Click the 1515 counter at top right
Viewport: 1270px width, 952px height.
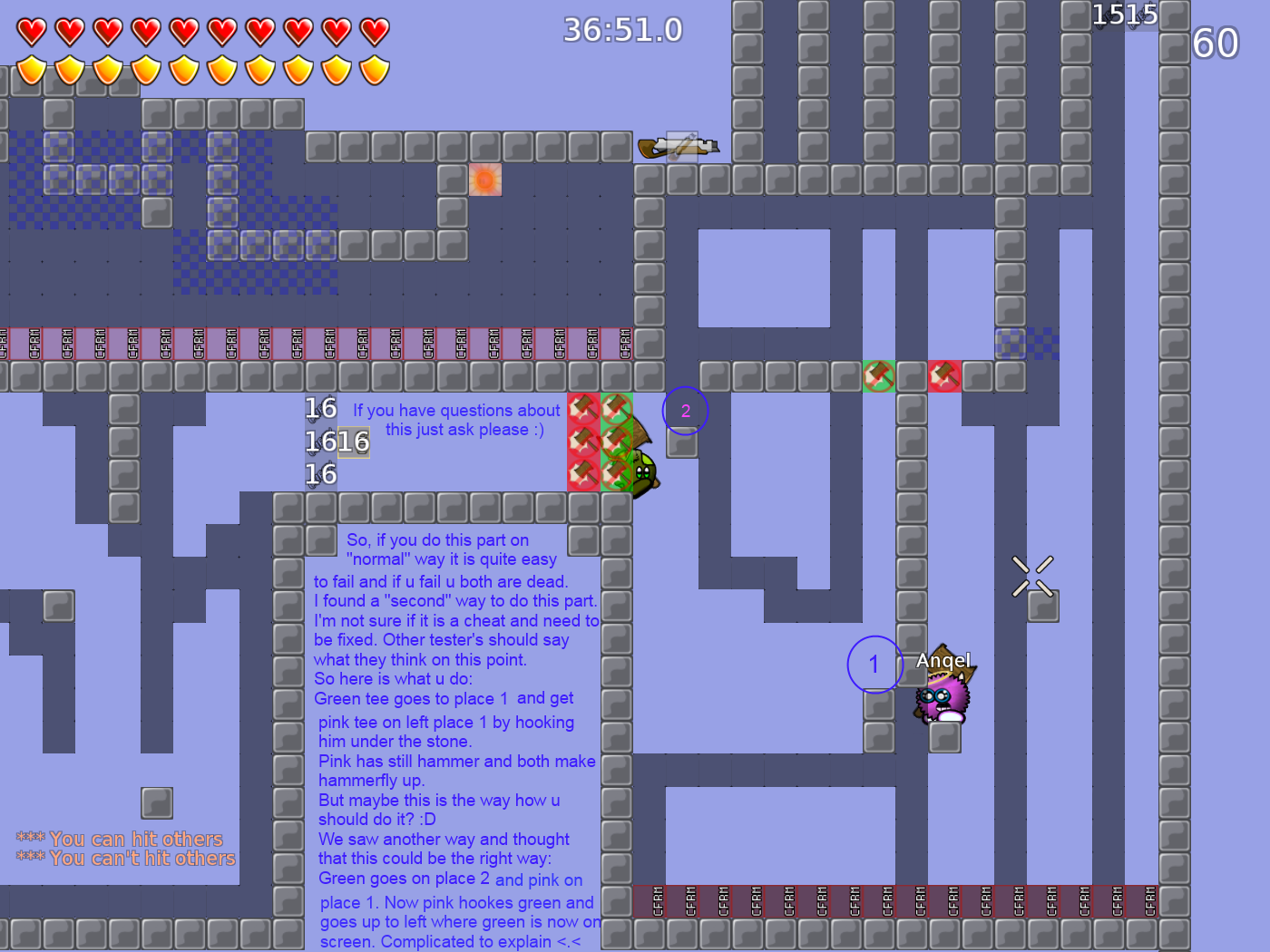(1125, 14)
